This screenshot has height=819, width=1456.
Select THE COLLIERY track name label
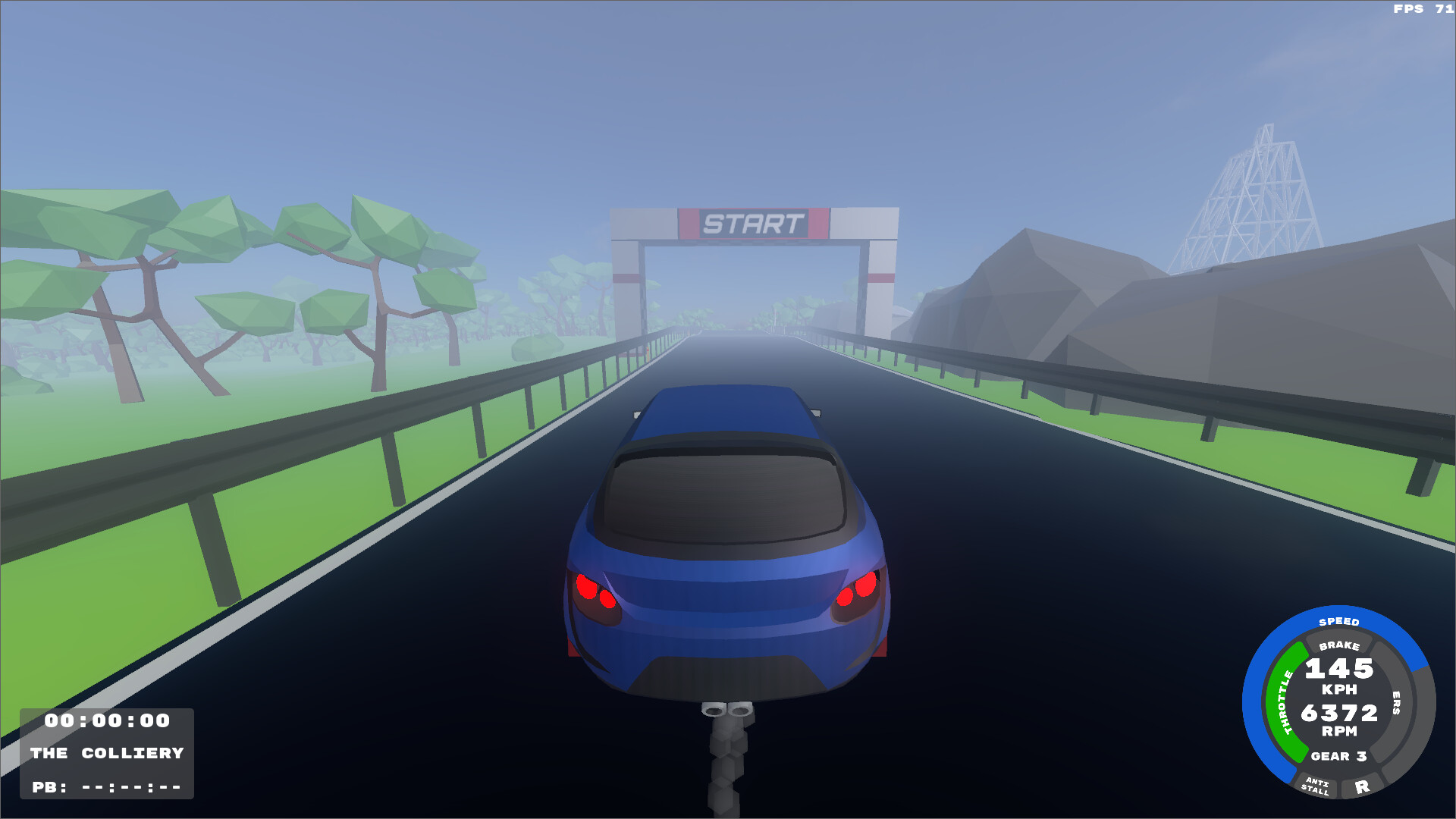pos(106,754)
